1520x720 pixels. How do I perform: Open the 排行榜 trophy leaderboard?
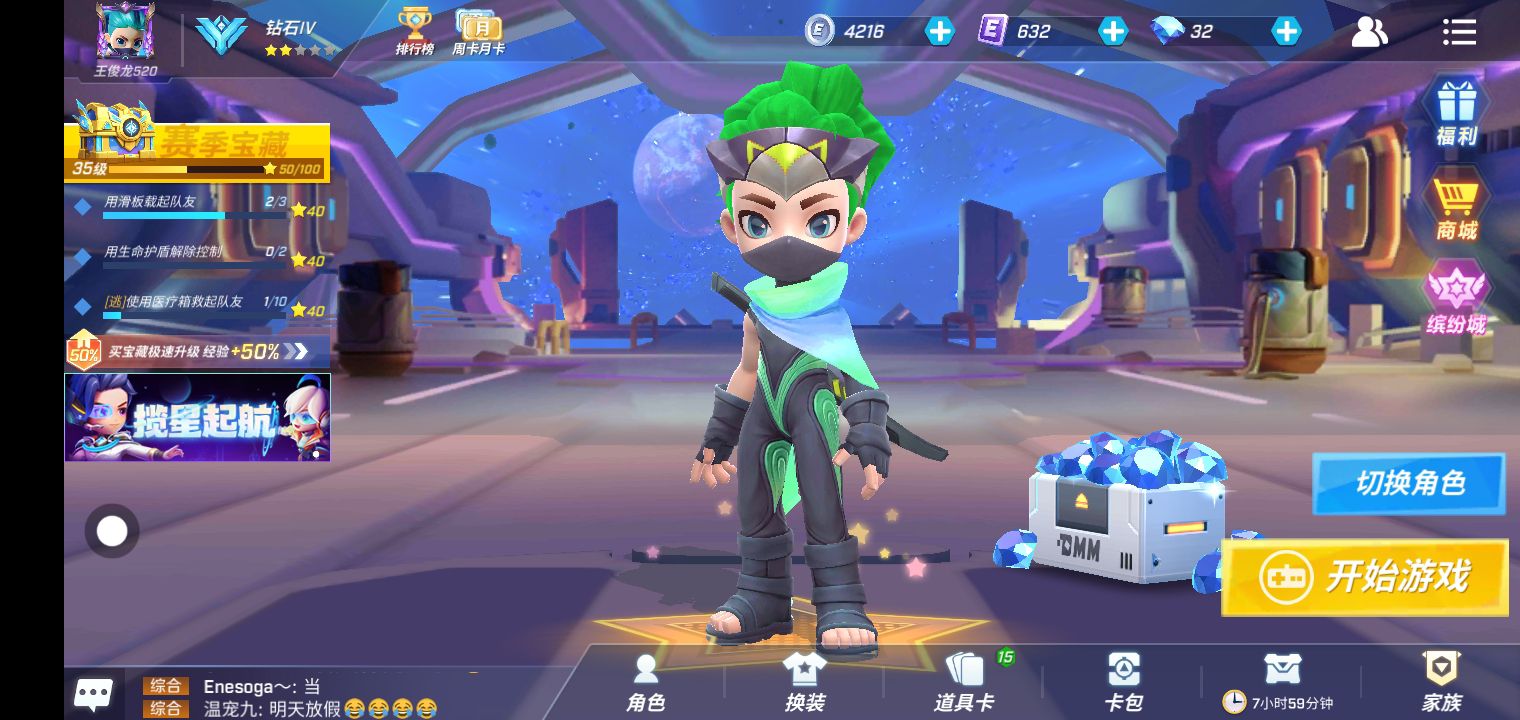(414, 31)
